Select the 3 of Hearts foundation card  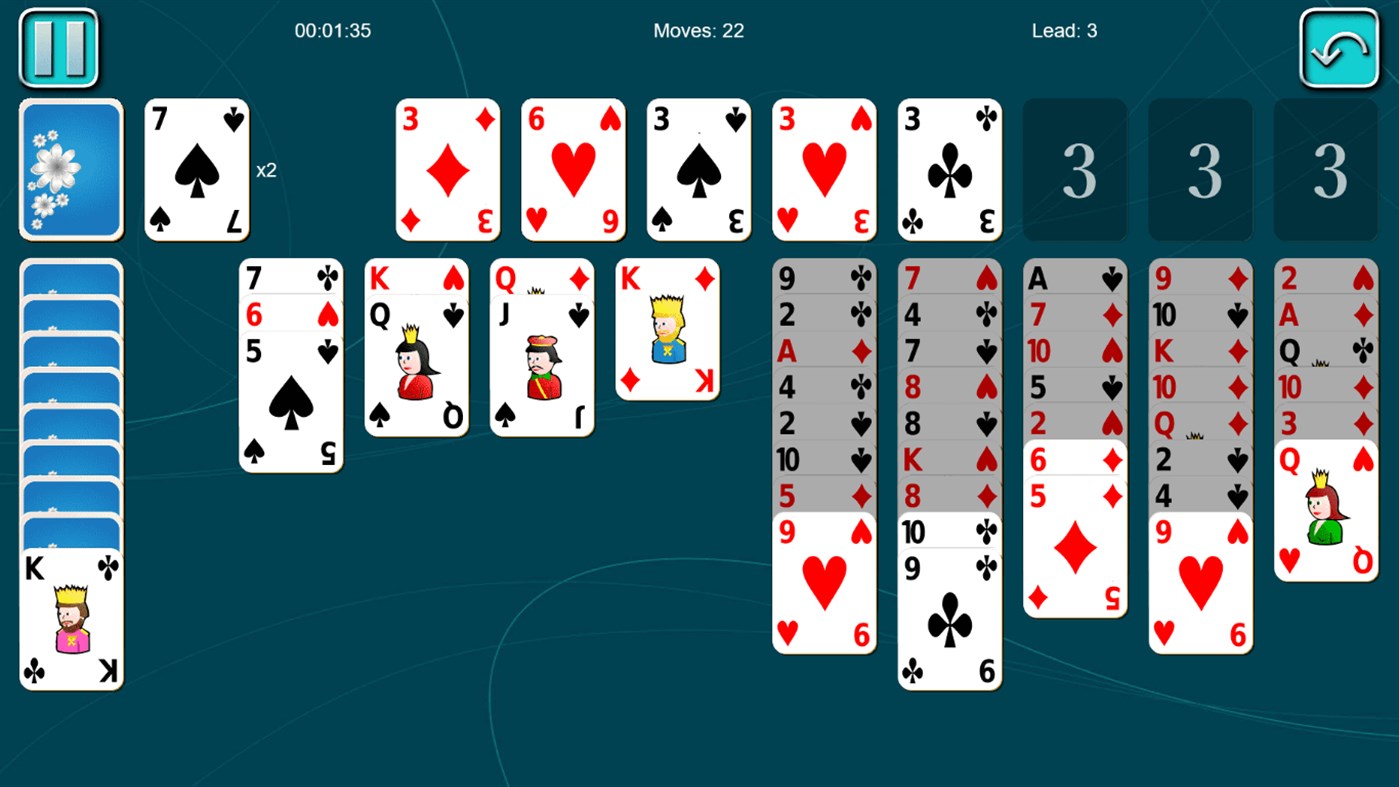[823, 168]
